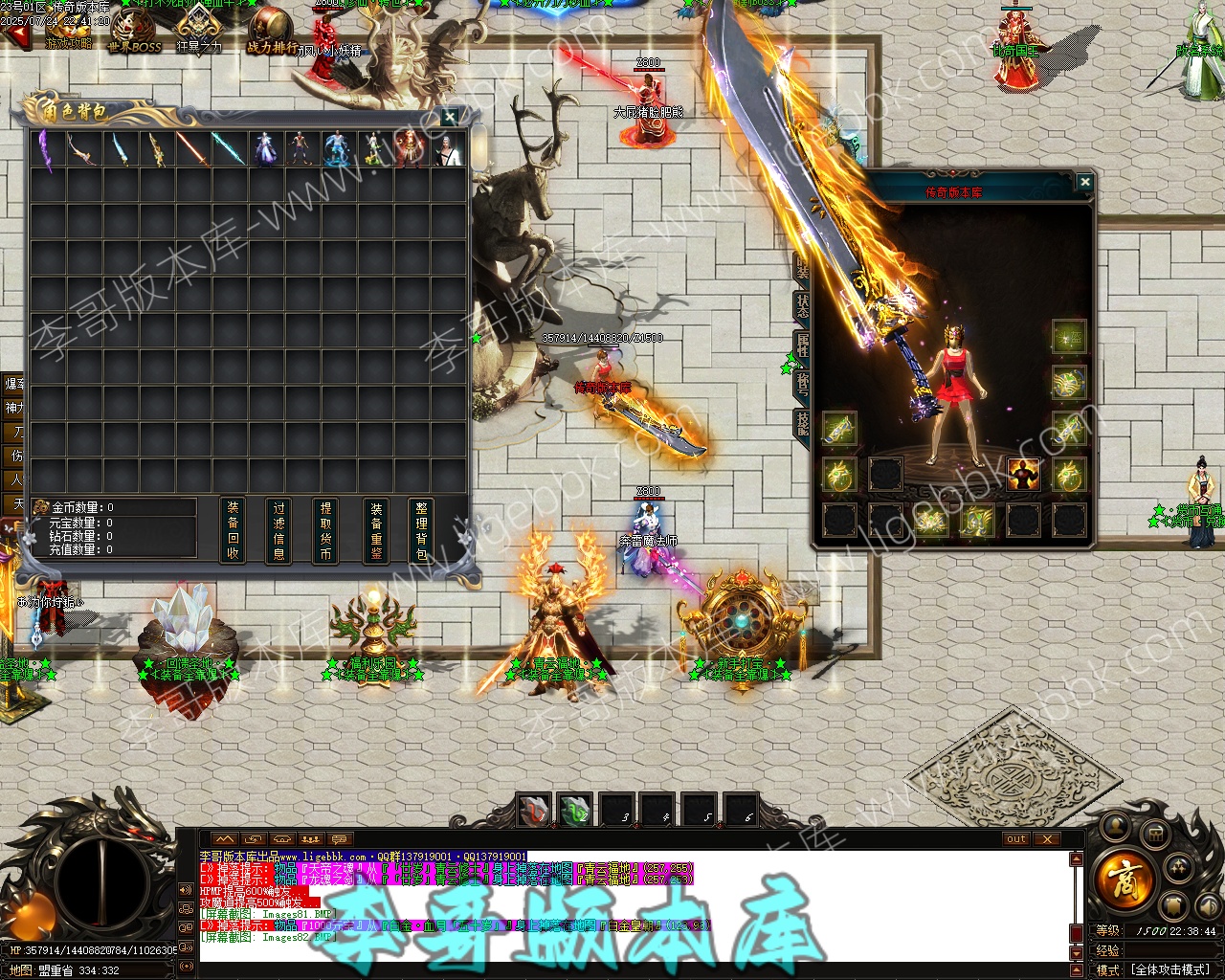Switch to the 状态 status tab
The height and width of the screenshot is (980, 1225).
click(x=802, y=306)
